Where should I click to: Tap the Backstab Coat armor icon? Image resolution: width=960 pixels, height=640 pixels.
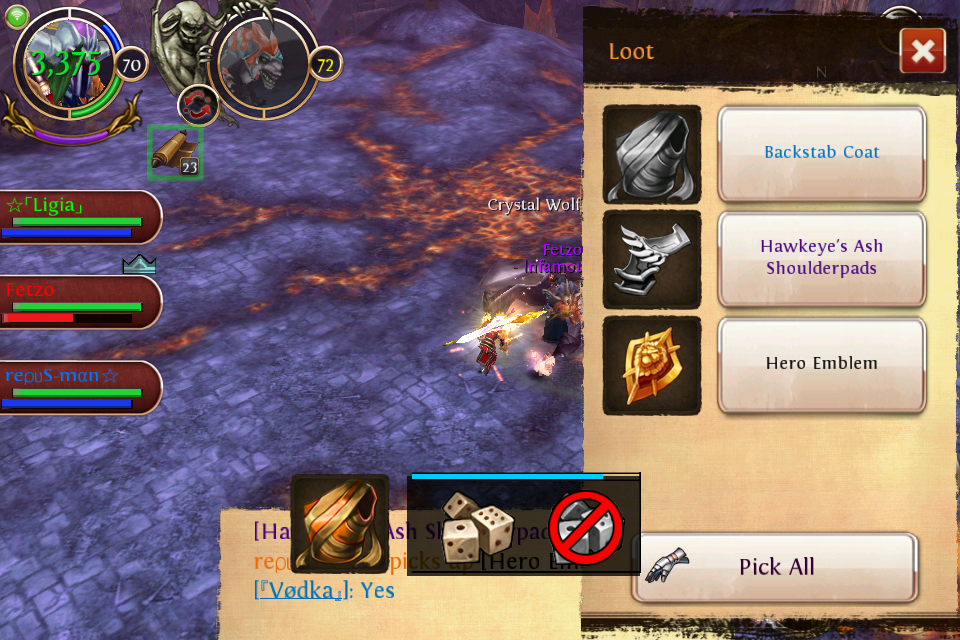click(652, 154)
